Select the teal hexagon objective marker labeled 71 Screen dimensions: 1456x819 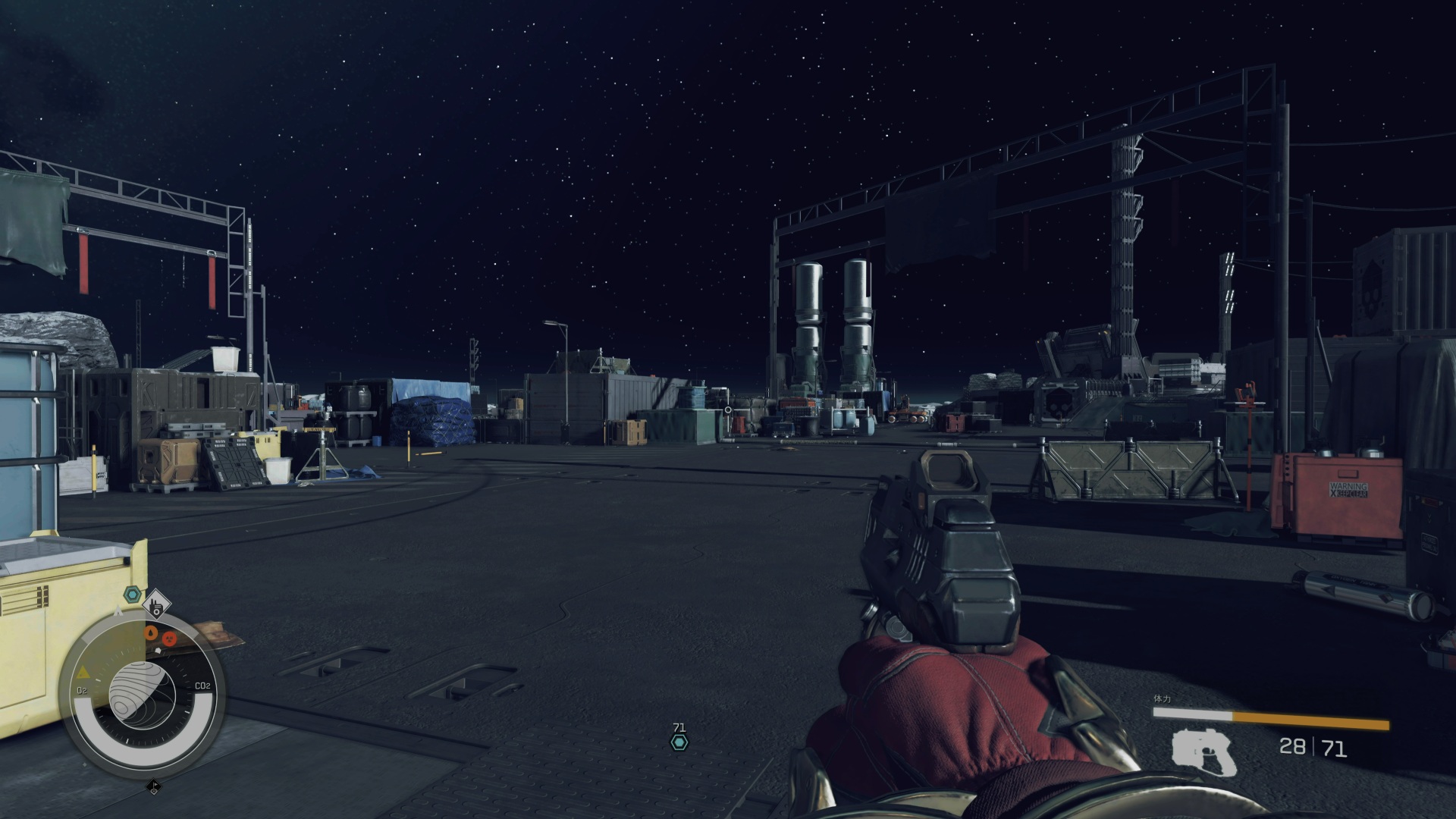tap(679, 742)
